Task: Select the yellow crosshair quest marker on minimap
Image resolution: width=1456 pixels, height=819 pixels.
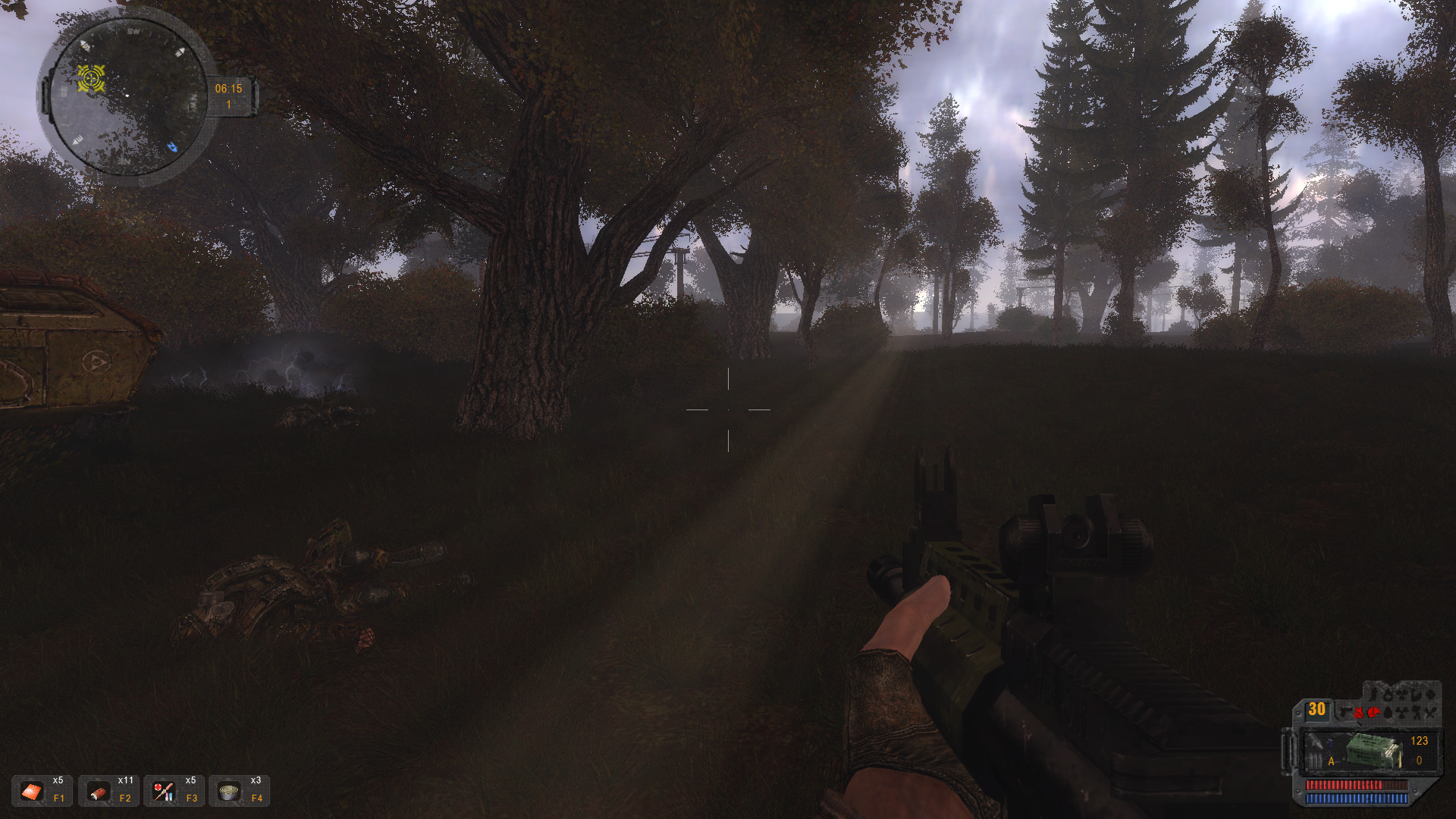Action: tap(91, 77)
